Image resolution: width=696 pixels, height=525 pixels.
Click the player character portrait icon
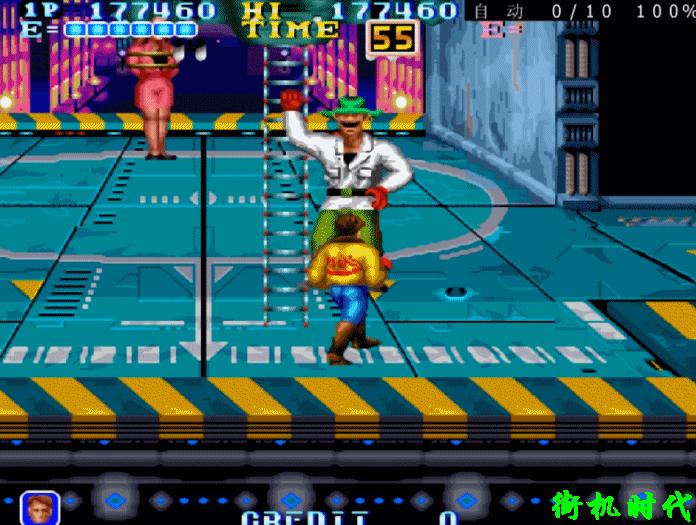(x=39, y=508)
